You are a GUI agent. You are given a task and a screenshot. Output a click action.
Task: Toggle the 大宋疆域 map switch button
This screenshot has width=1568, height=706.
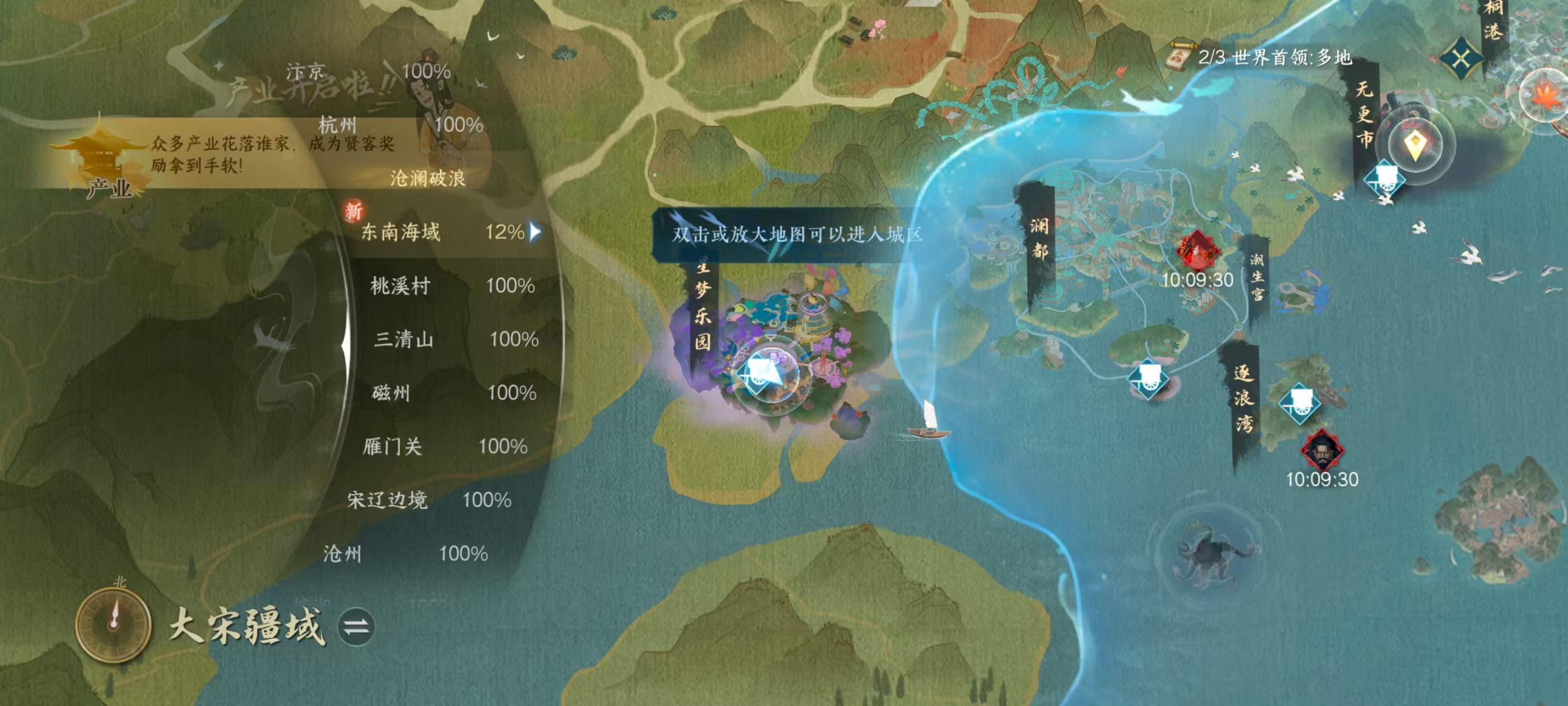click(x=356, y=627)
